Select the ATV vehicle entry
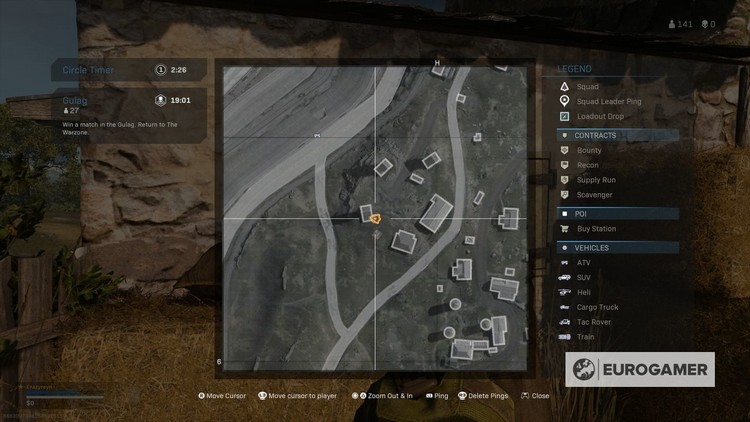This screenshot has height=422, width=750. coord(584,262)
